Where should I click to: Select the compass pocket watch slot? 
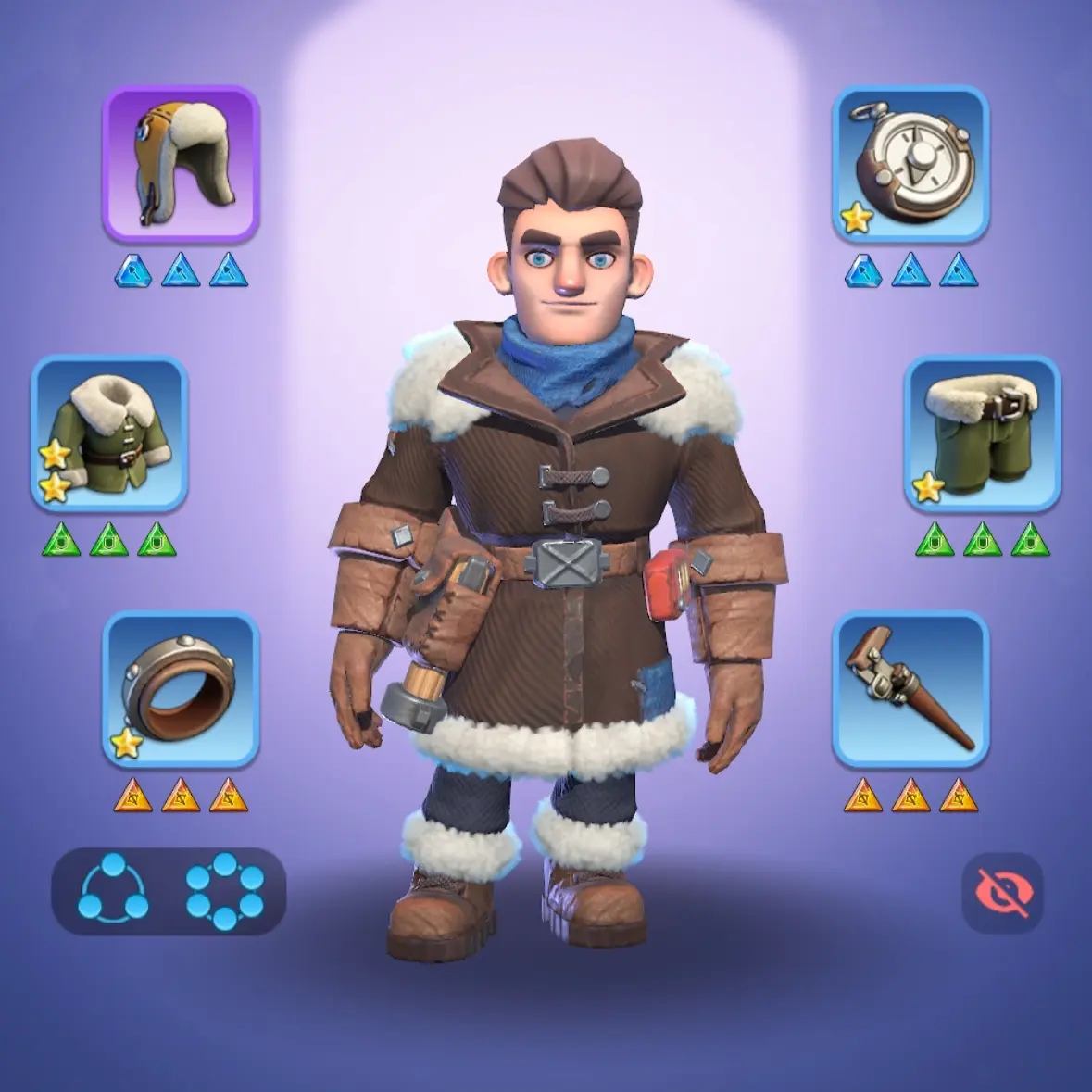pyautogui.click(x=910, y=164)
